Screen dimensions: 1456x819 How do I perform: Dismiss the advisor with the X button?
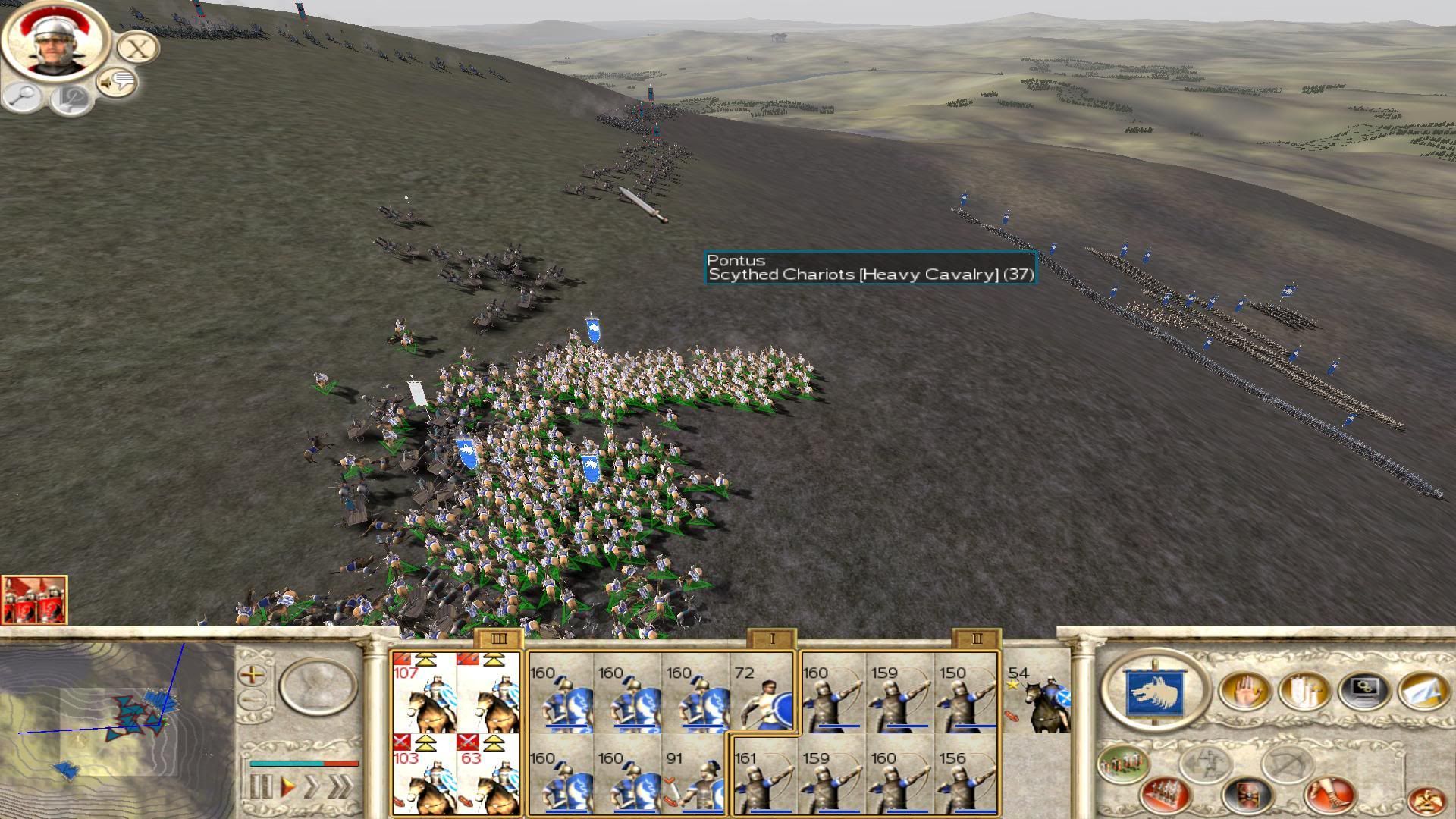pos(137,49)
